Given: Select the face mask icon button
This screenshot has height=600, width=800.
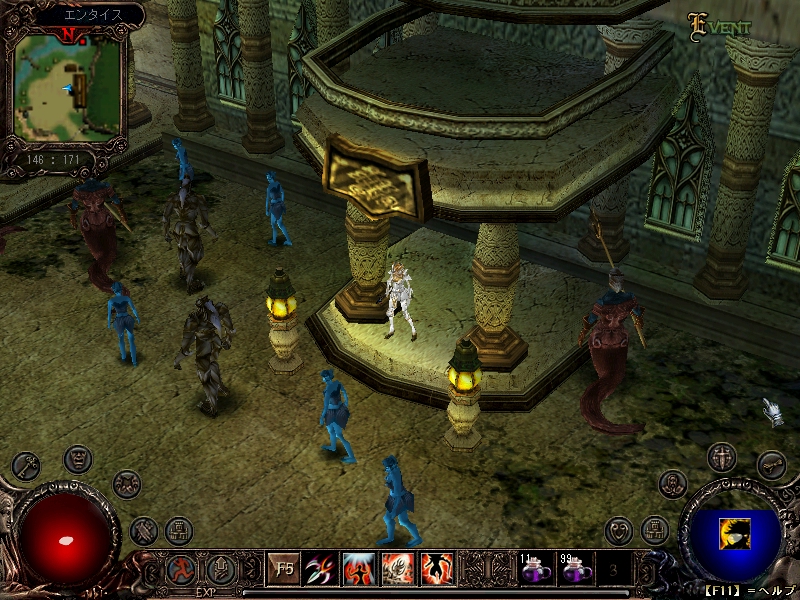Looking at the screenshot, I should (x=78, y=459).
